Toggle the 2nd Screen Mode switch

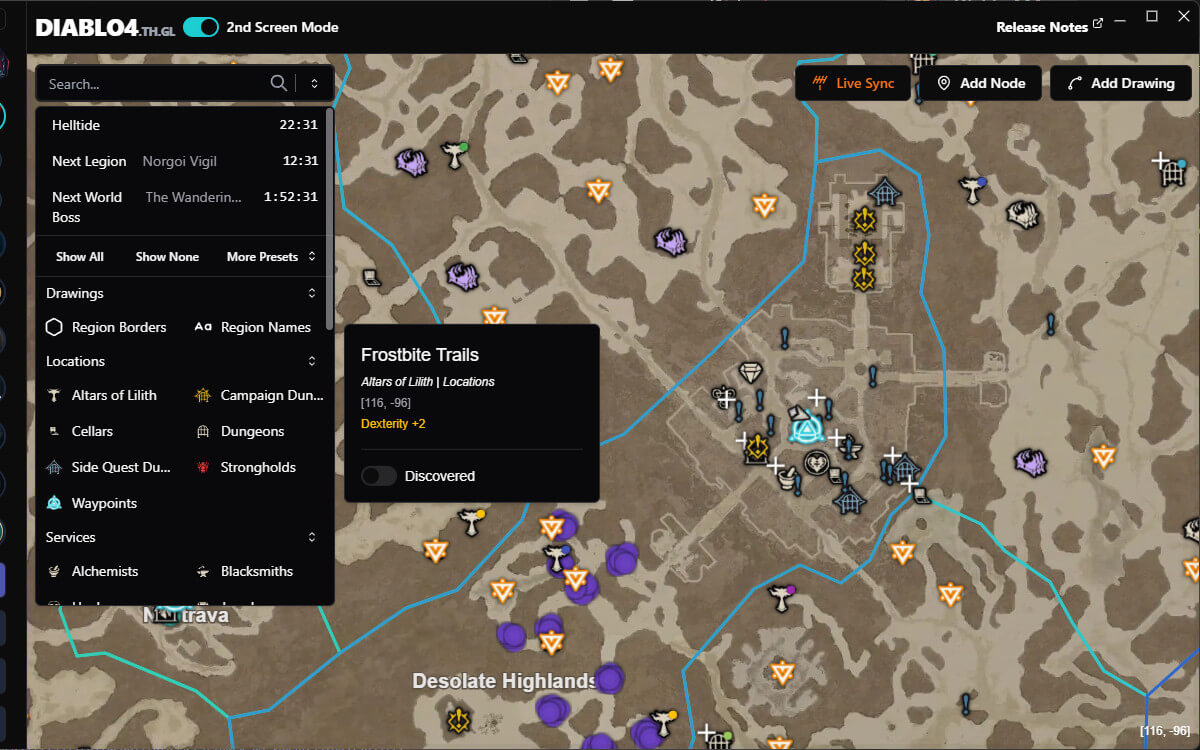point(201,27)
